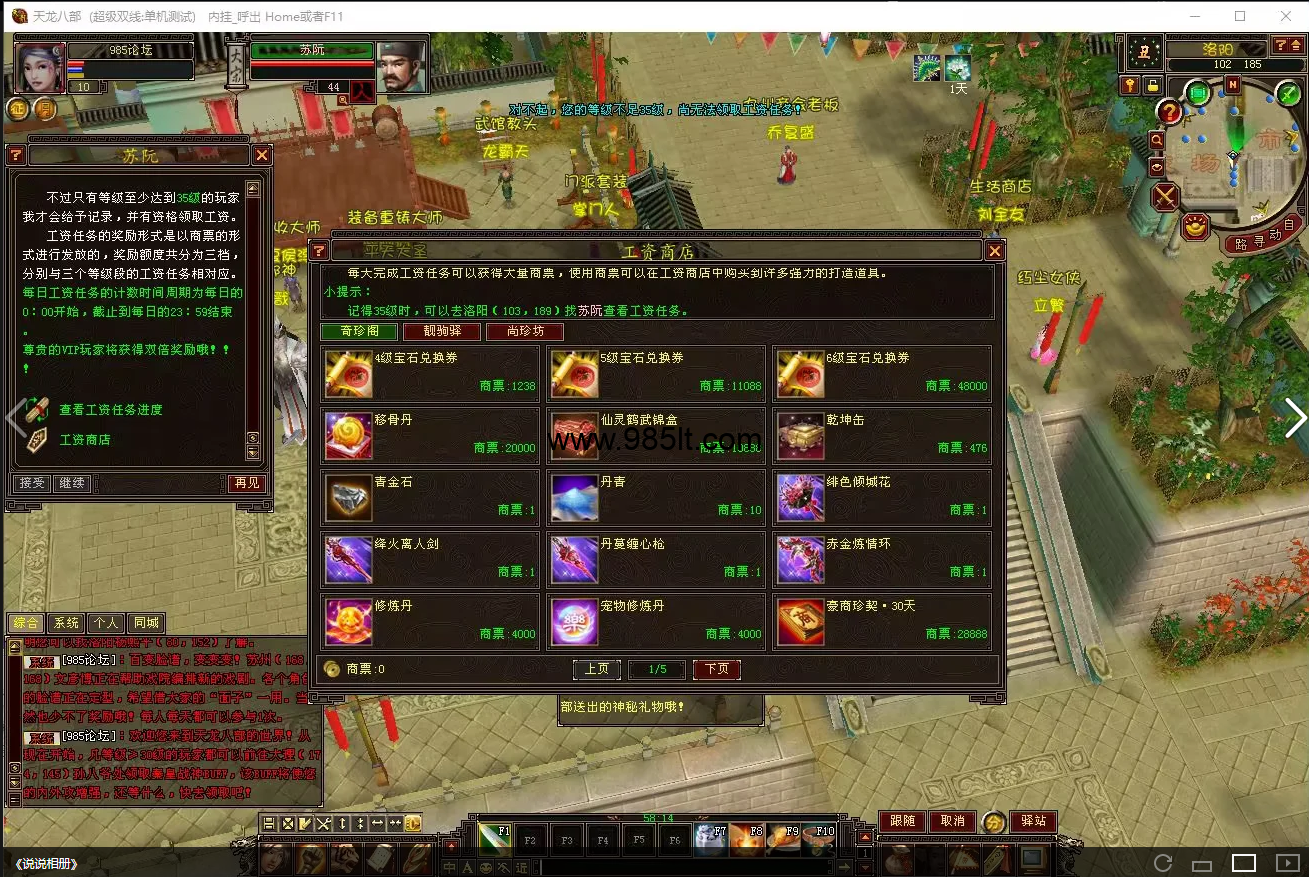Screen dimensions: 1309x877
Task: Pick the 移骨丹 shop item
Action: [x=430, y=434]
